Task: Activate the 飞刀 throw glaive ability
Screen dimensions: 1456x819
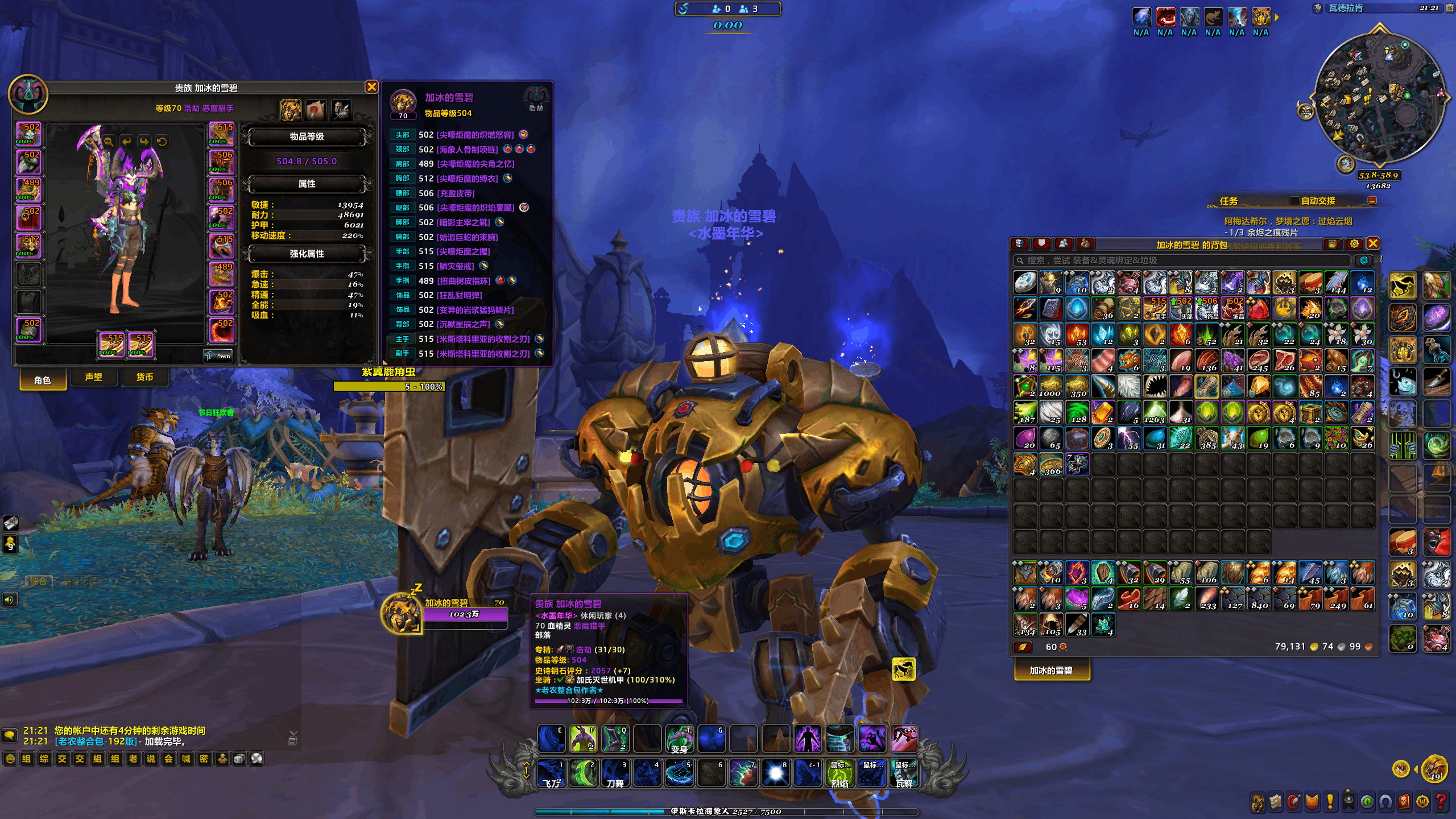Action: point(551,773)
